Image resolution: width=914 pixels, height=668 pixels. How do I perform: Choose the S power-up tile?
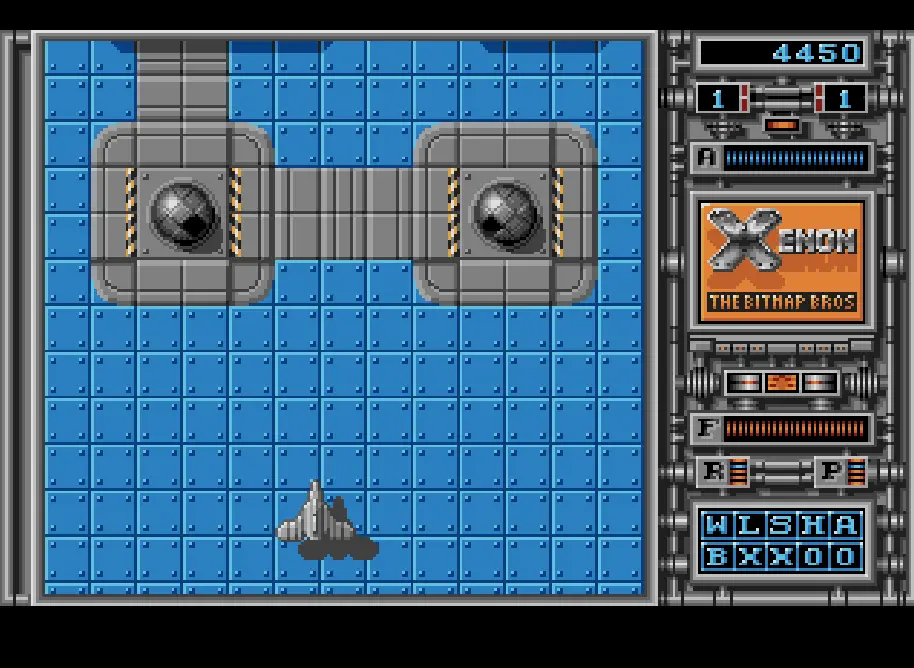781,525
